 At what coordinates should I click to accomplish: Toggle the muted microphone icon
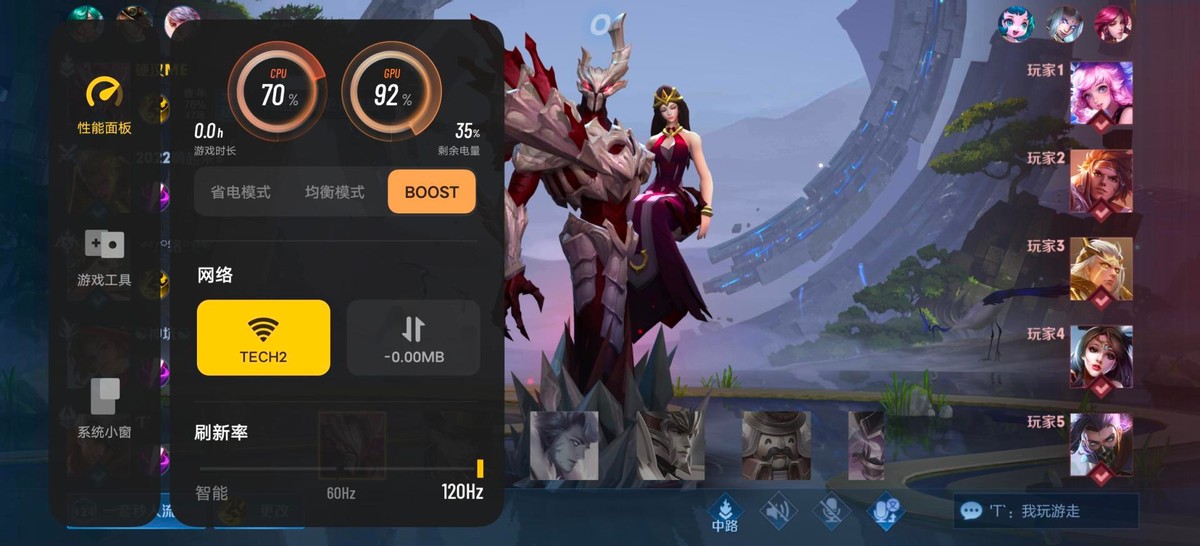[x=830, y=512]
